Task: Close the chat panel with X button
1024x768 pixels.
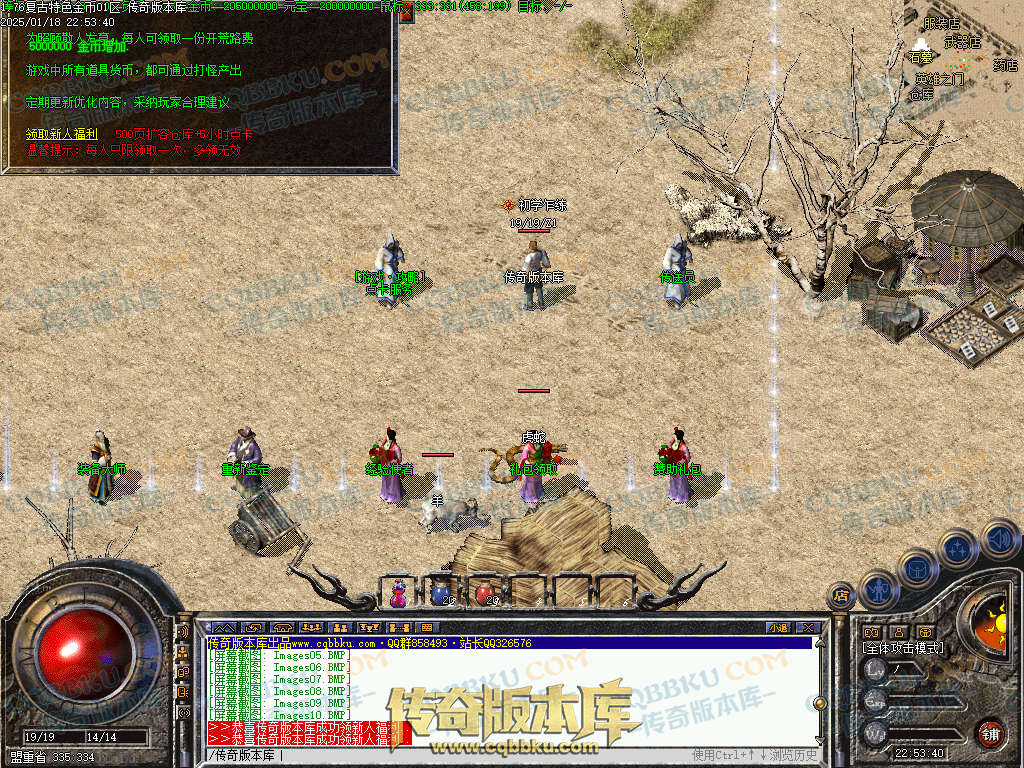Action: point(807,627)
